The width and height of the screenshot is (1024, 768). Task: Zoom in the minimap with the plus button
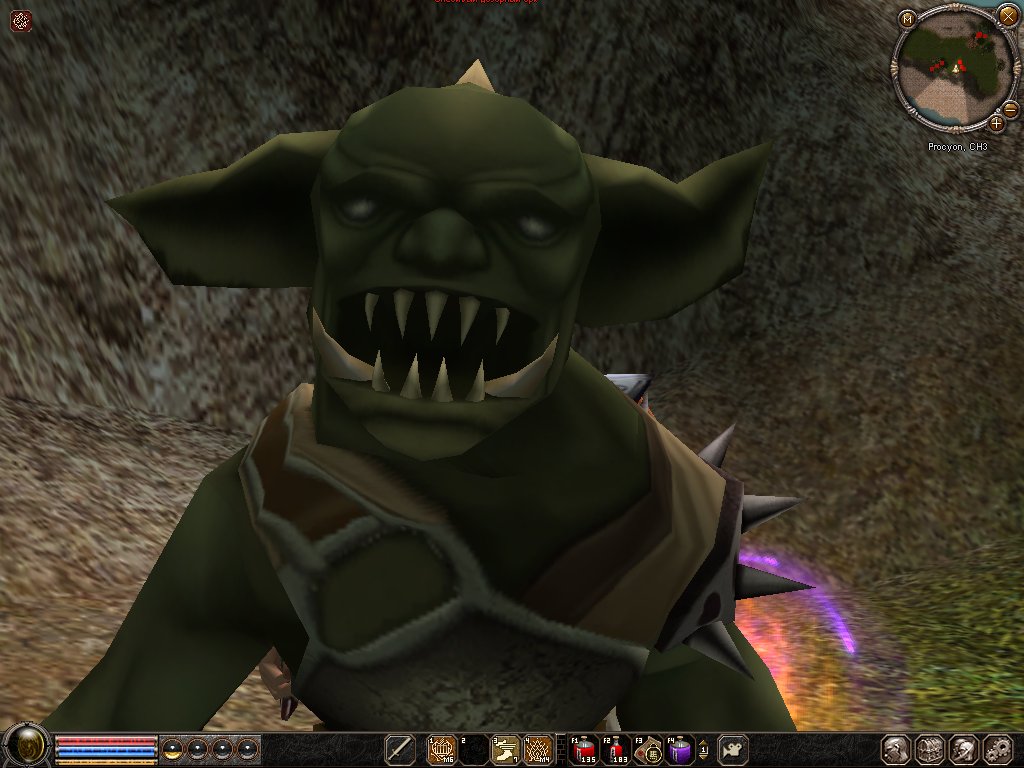click(x=996, y=124)
